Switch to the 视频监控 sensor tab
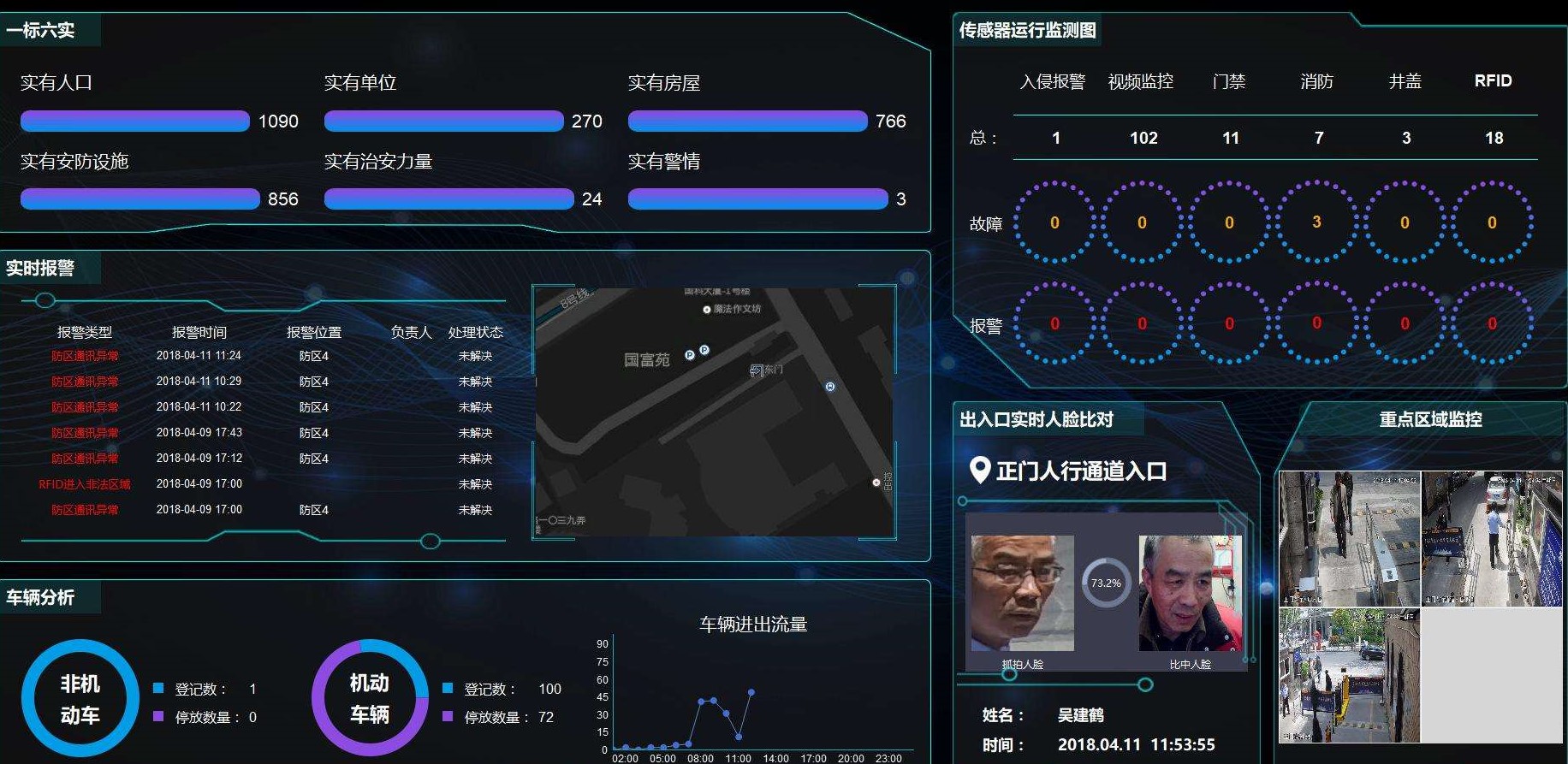Screen dimensions: 1568x764 (x=1142, y=81)
